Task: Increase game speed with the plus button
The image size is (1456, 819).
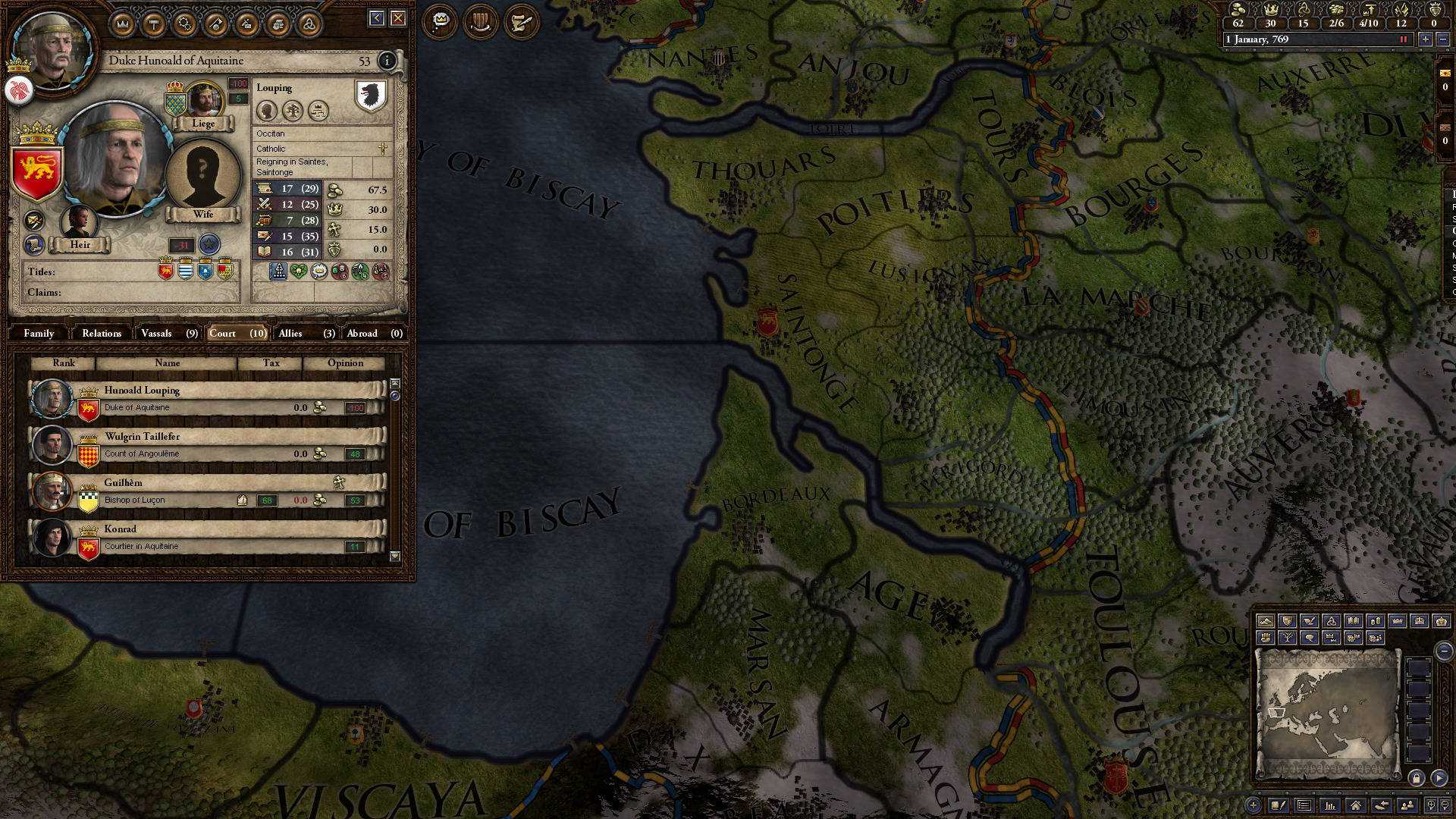Action: click(x=1426, y=39)
